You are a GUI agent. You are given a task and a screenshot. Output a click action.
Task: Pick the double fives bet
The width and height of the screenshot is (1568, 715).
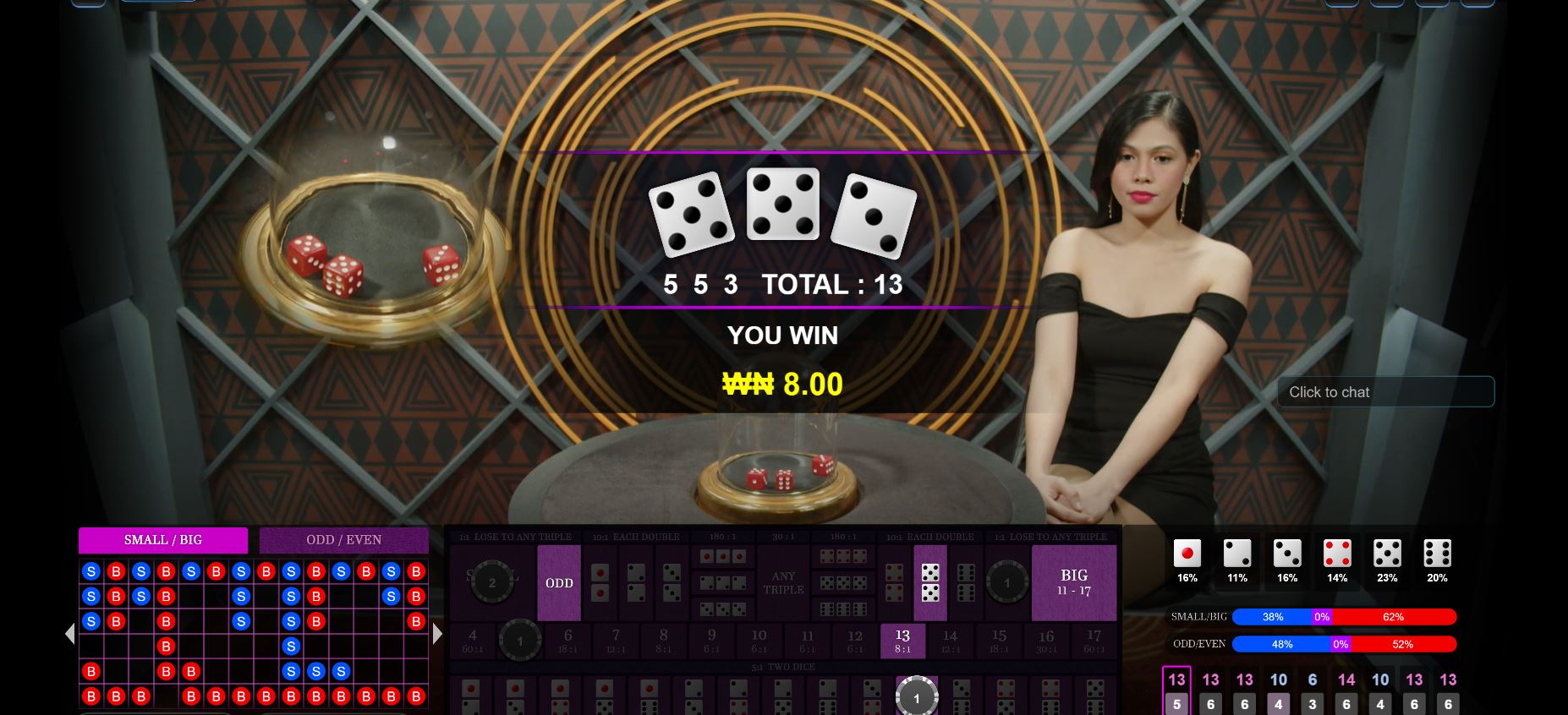[930, 582]
